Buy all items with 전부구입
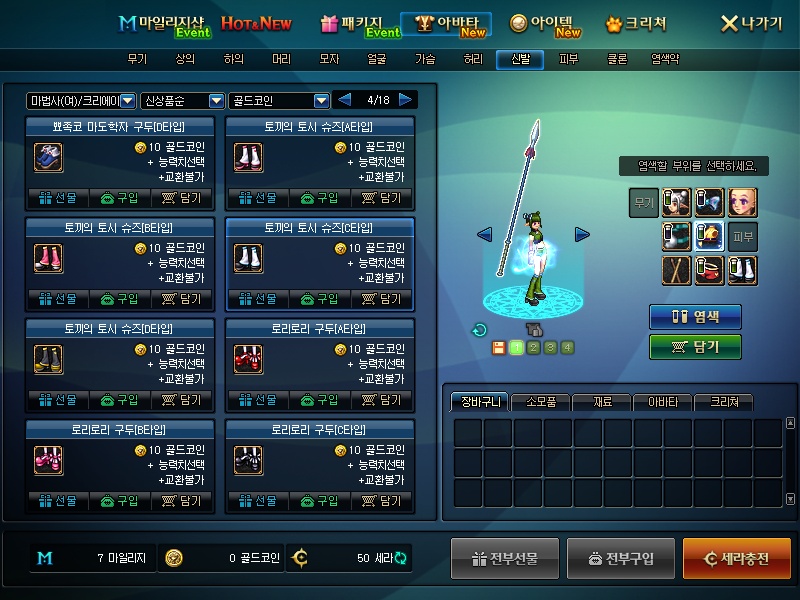The image size is (800, 600). (x=620, y=558)
